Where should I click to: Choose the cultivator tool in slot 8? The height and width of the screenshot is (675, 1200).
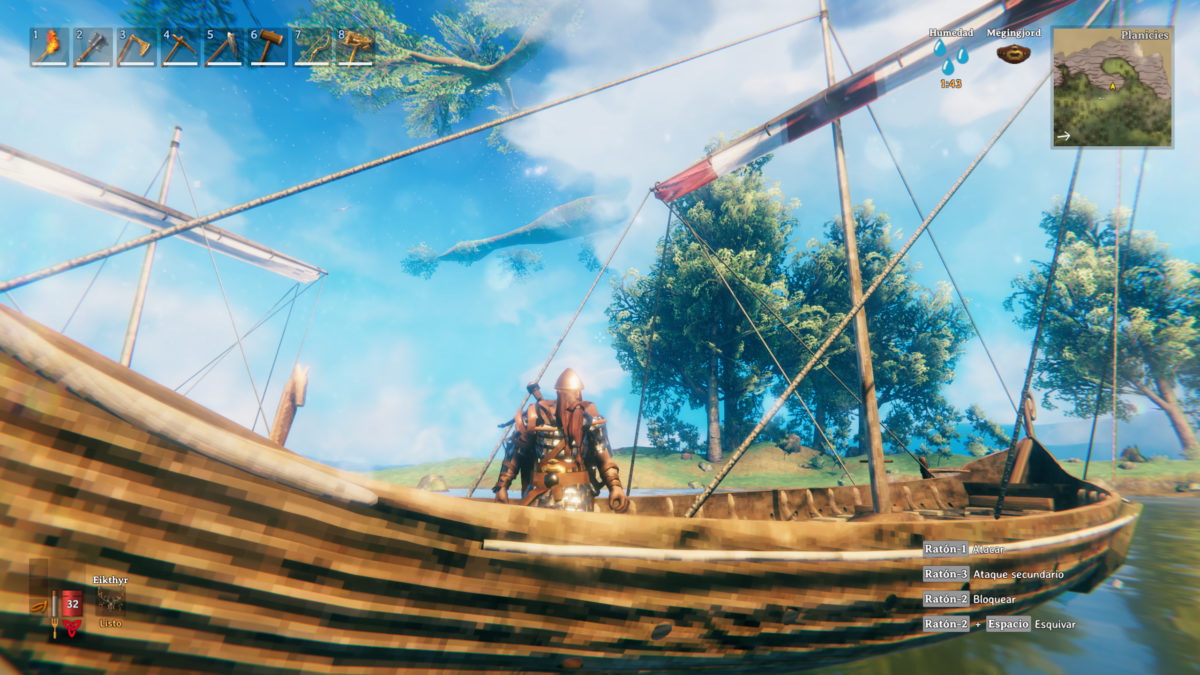click(356, 47)
